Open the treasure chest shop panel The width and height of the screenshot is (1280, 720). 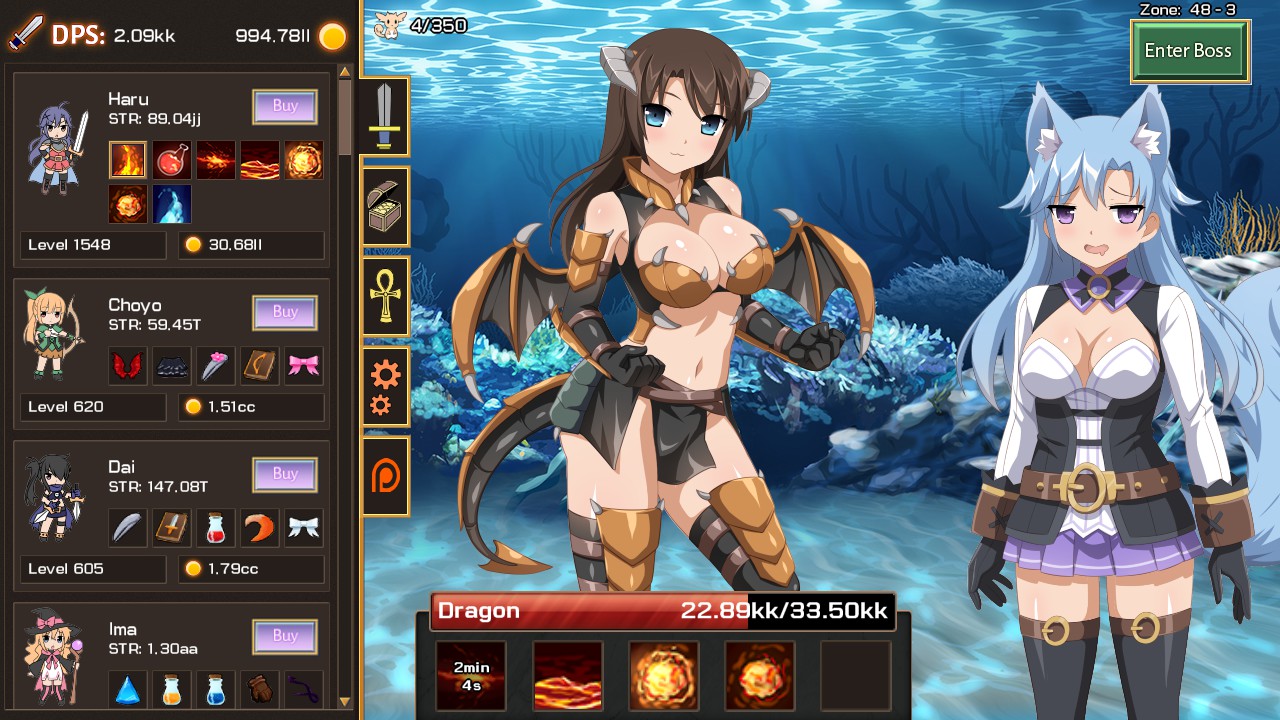pyautogui.click(x=386, y=207)
